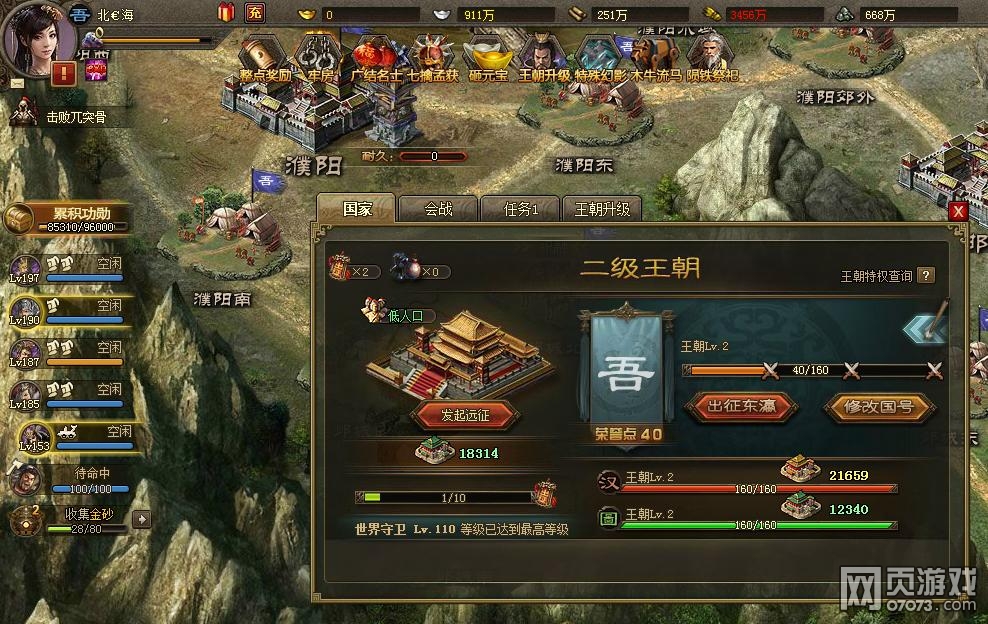
Task: Open the 砸元宝 gold ingot event
Action: [x=488, y=56]
